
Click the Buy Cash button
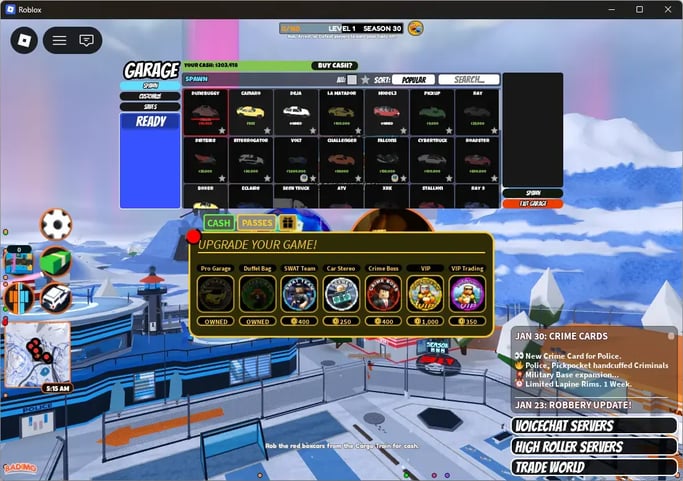pos(335,66)
